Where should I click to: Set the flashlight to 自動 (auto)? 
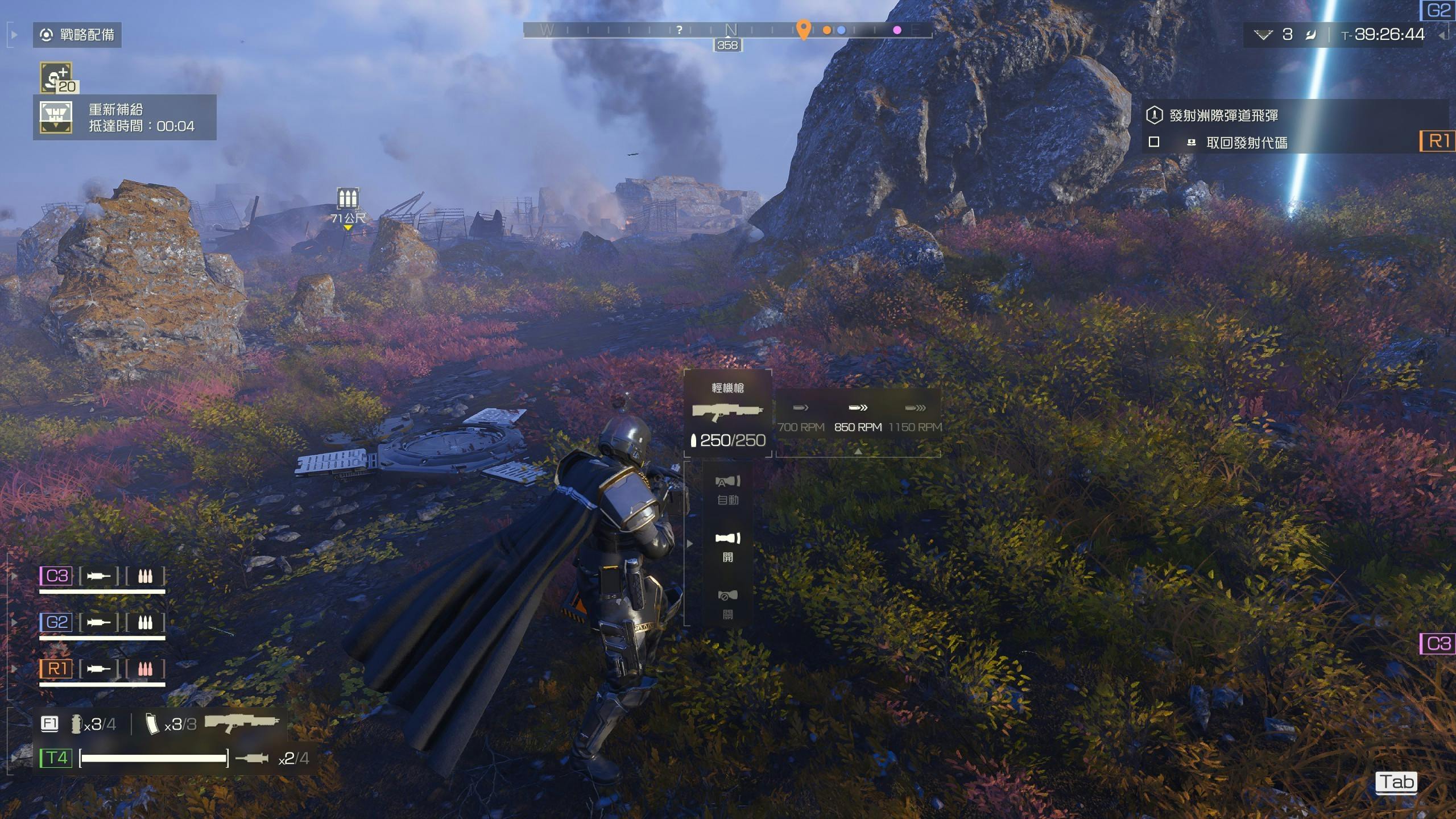(728, 489)
